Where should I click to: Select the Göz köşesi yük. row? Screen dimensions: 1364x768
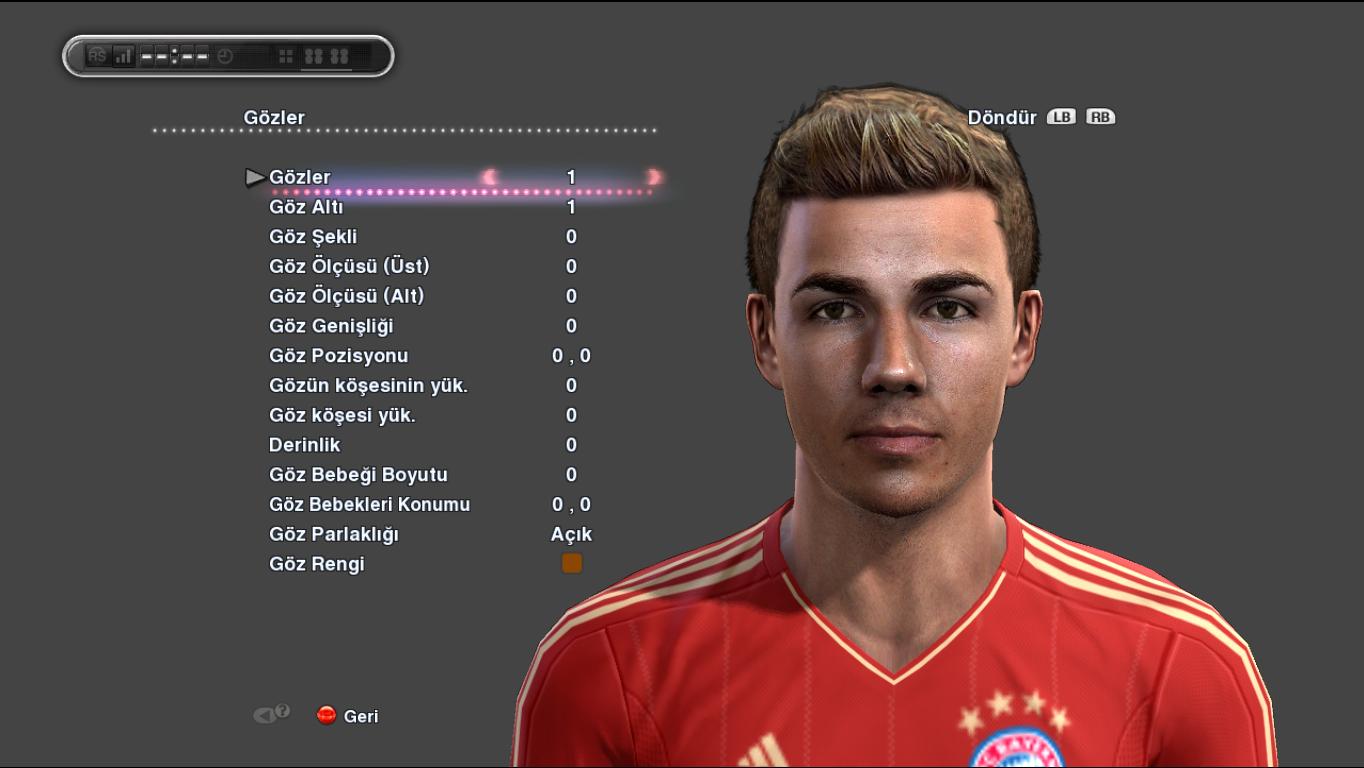point(342,416)
